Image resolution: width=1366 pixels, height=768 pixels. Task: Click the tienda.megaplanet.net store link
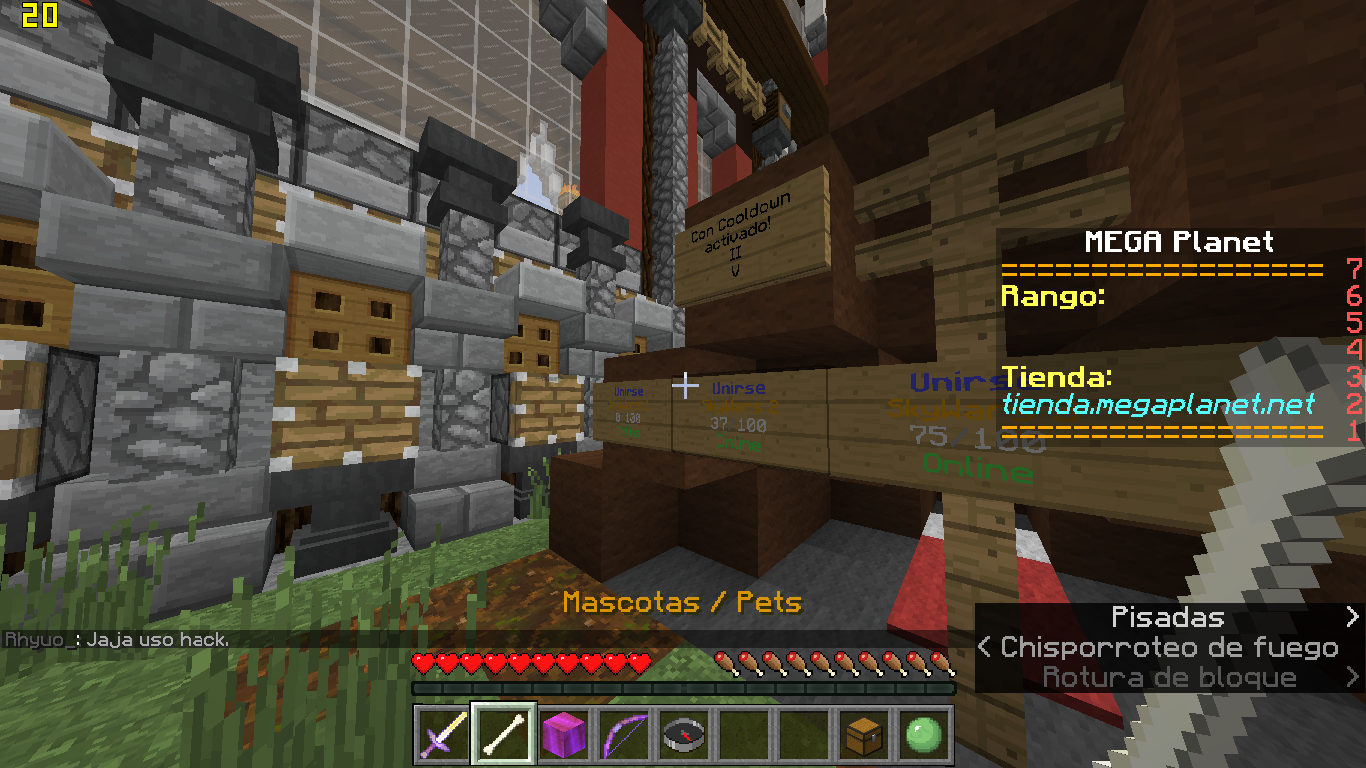(x=1157, y=404)
